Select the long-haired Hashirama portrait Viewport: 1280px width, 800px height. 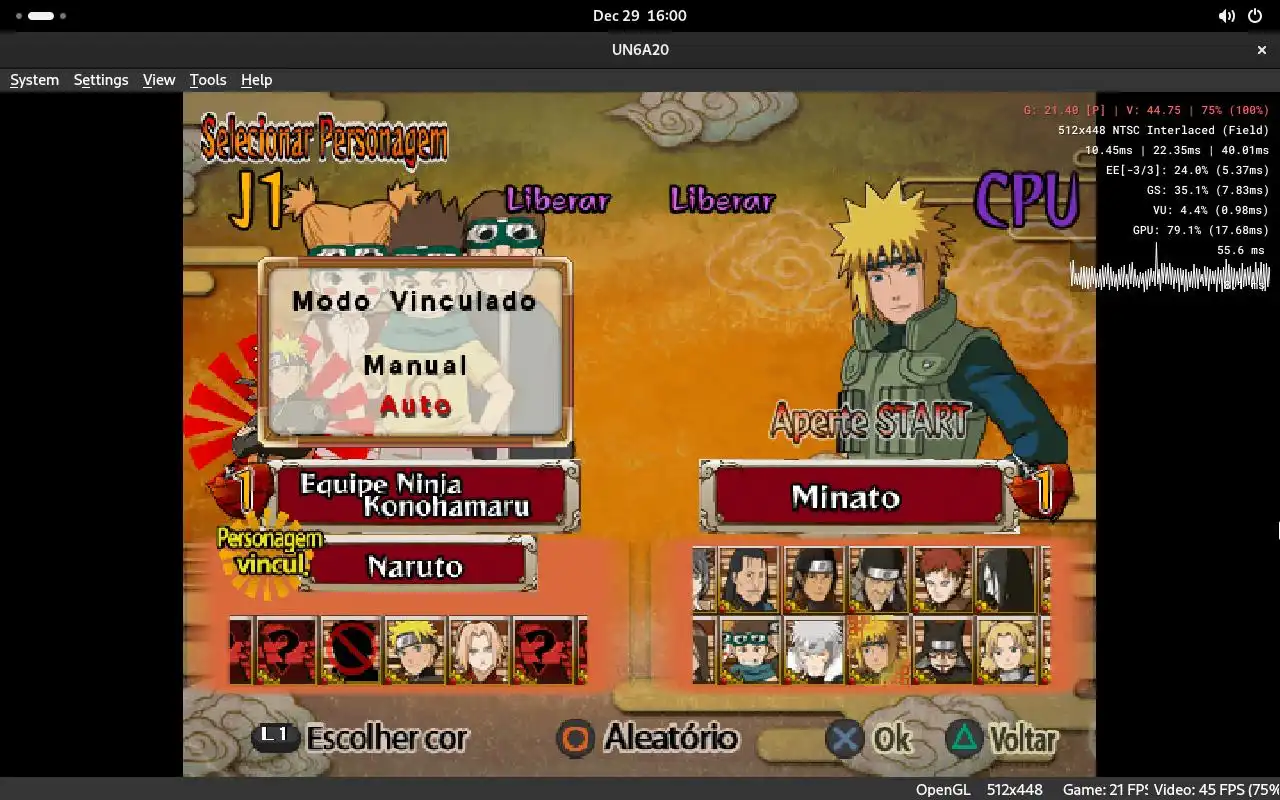pyautogui.click(x=750, y=580)
